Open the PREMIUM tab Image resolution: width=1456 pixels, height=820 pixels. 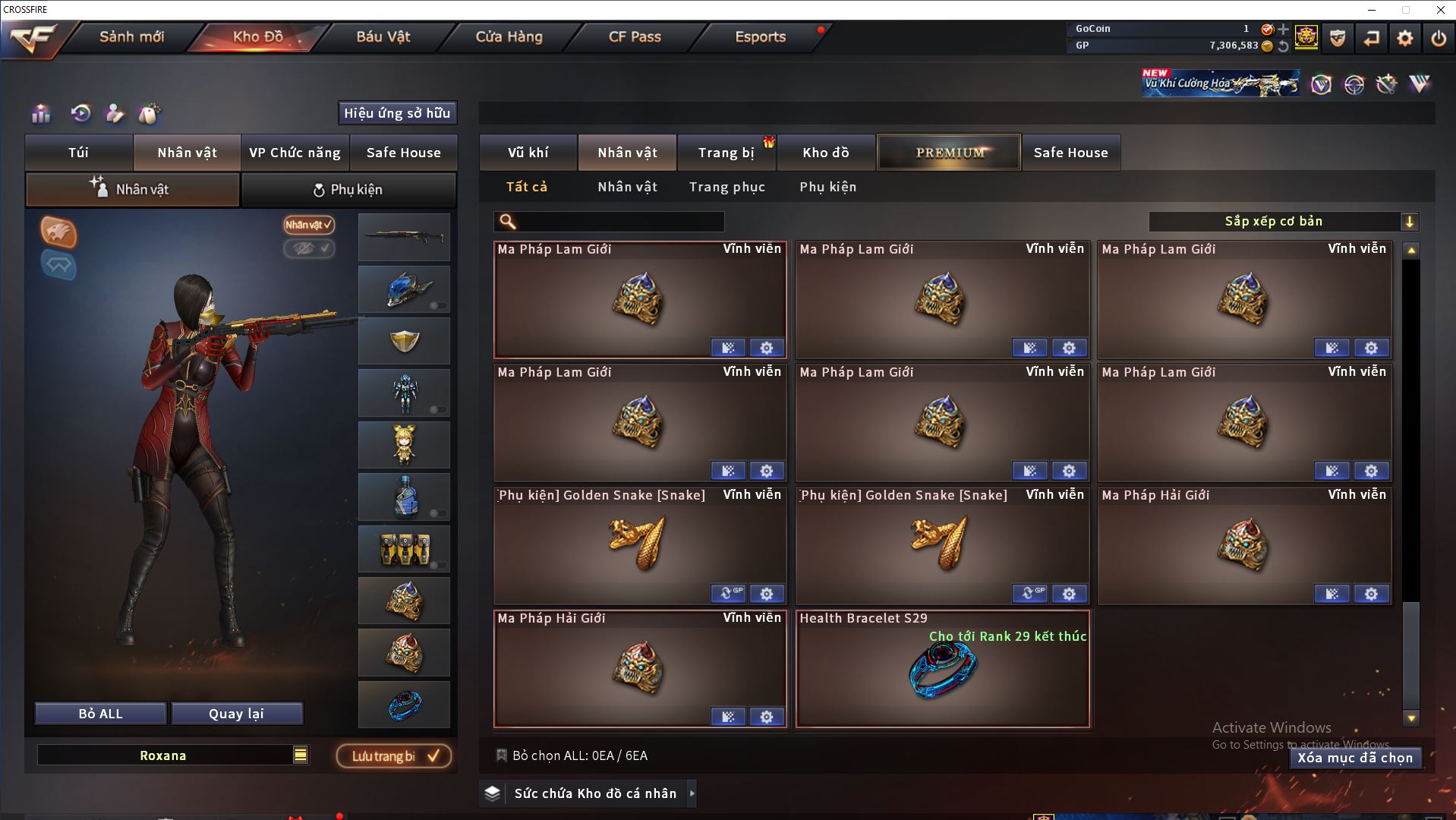tap(949, 153)
